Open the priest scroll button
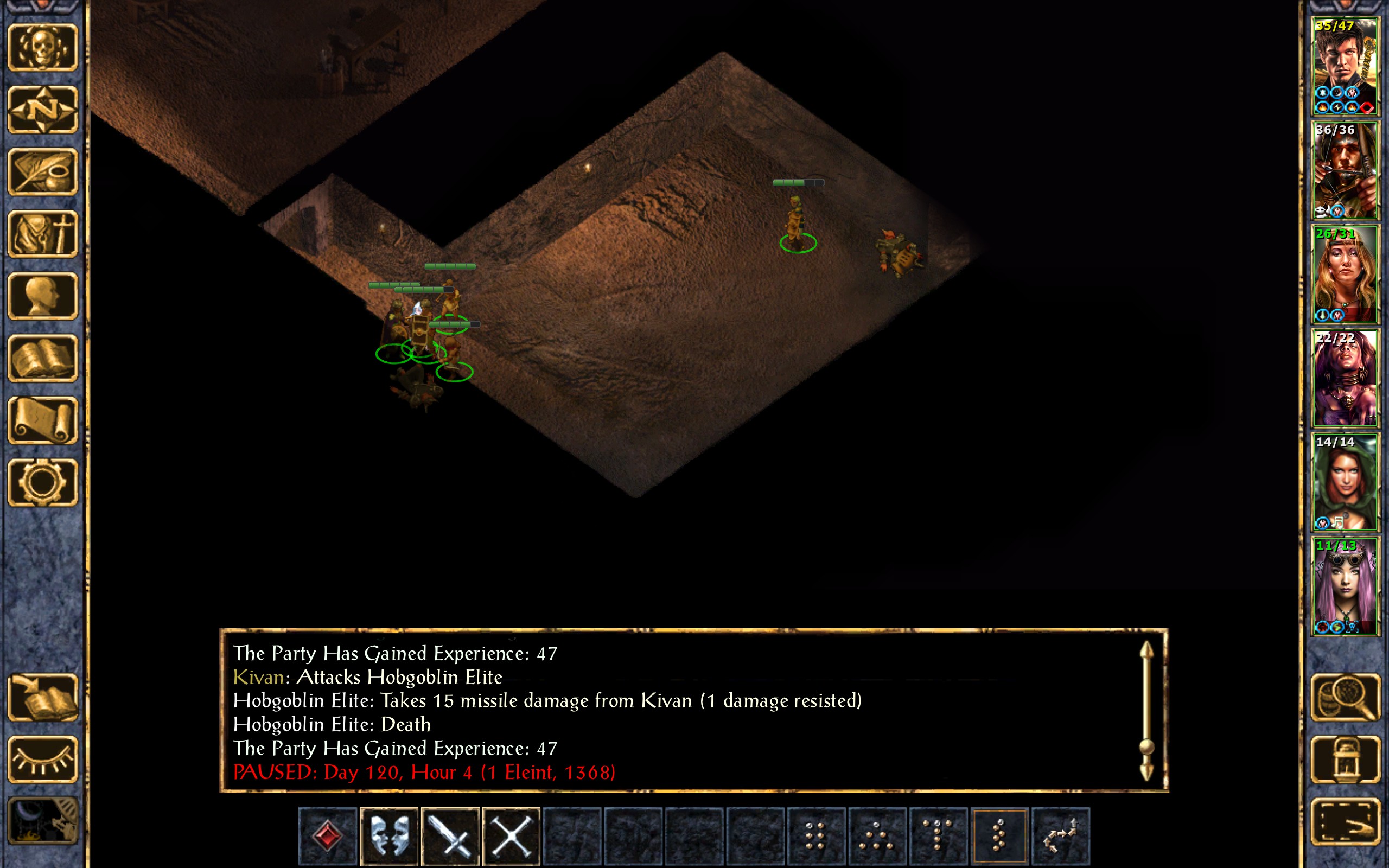This screenshot has height=868, width=1389. click(42, 420)
